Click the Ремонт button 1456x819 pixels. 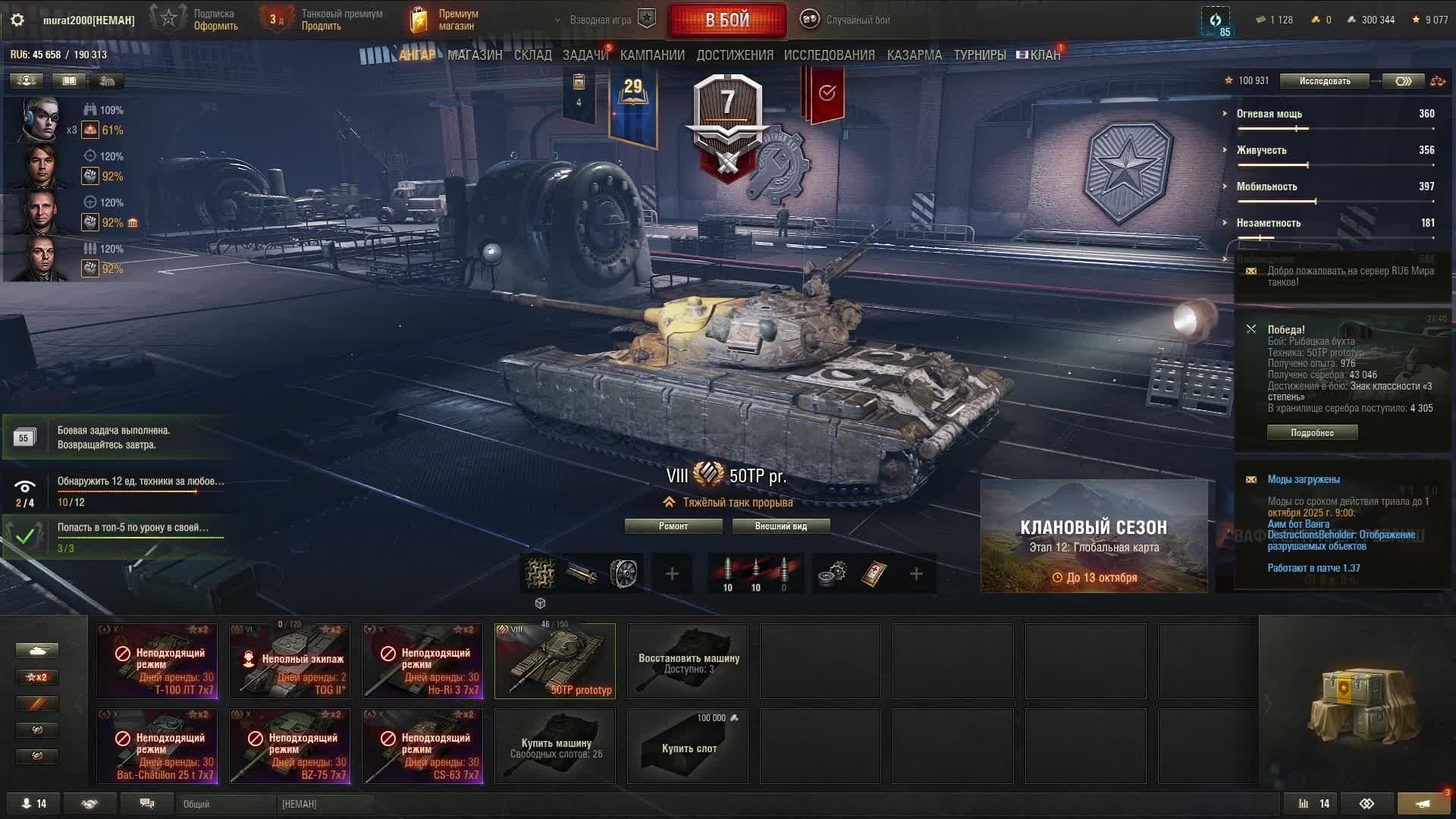click(673, 526)
